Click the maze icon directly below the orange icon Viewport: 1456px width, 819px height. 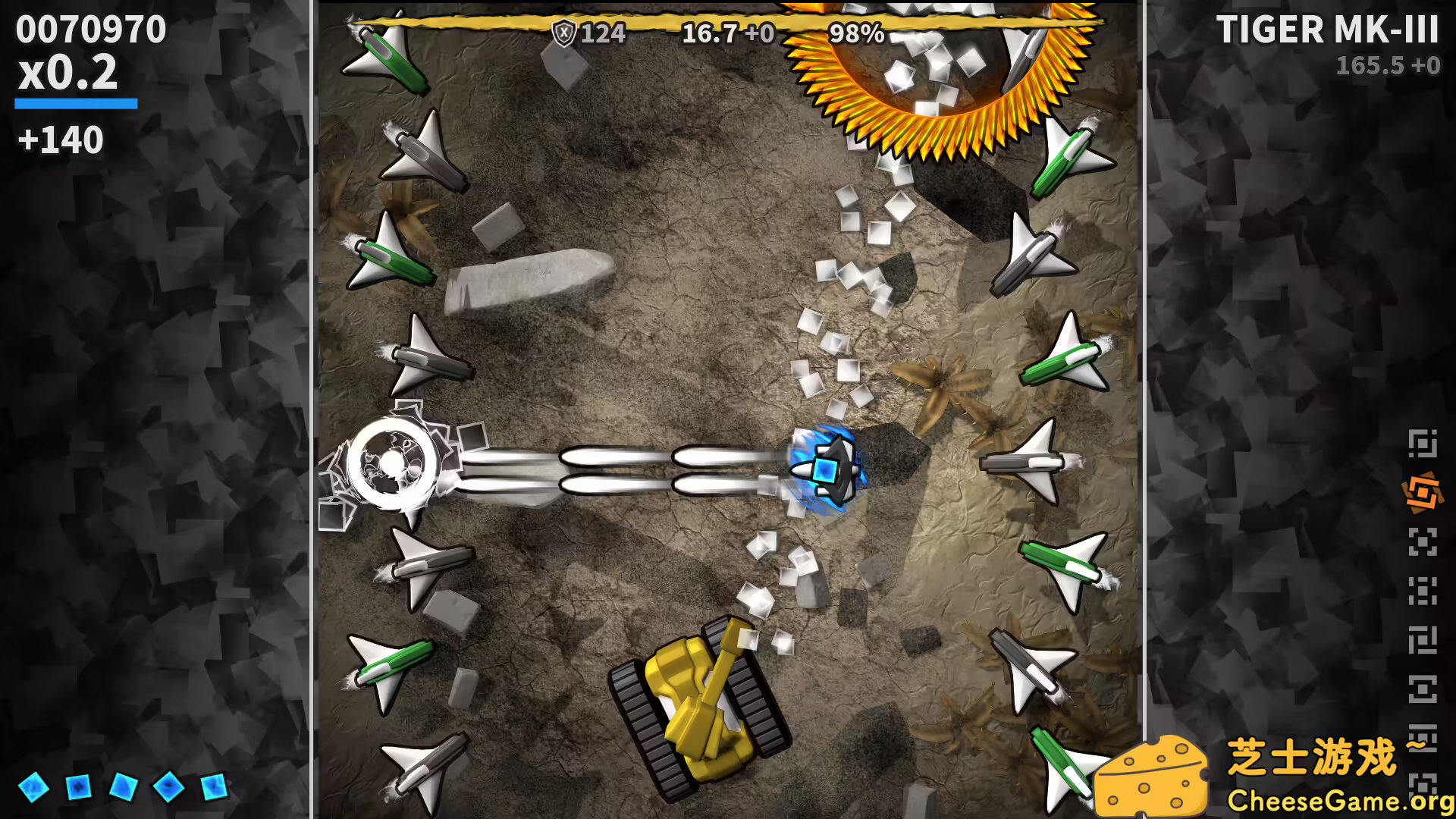pyautogui.click(x=1423, y=540)
